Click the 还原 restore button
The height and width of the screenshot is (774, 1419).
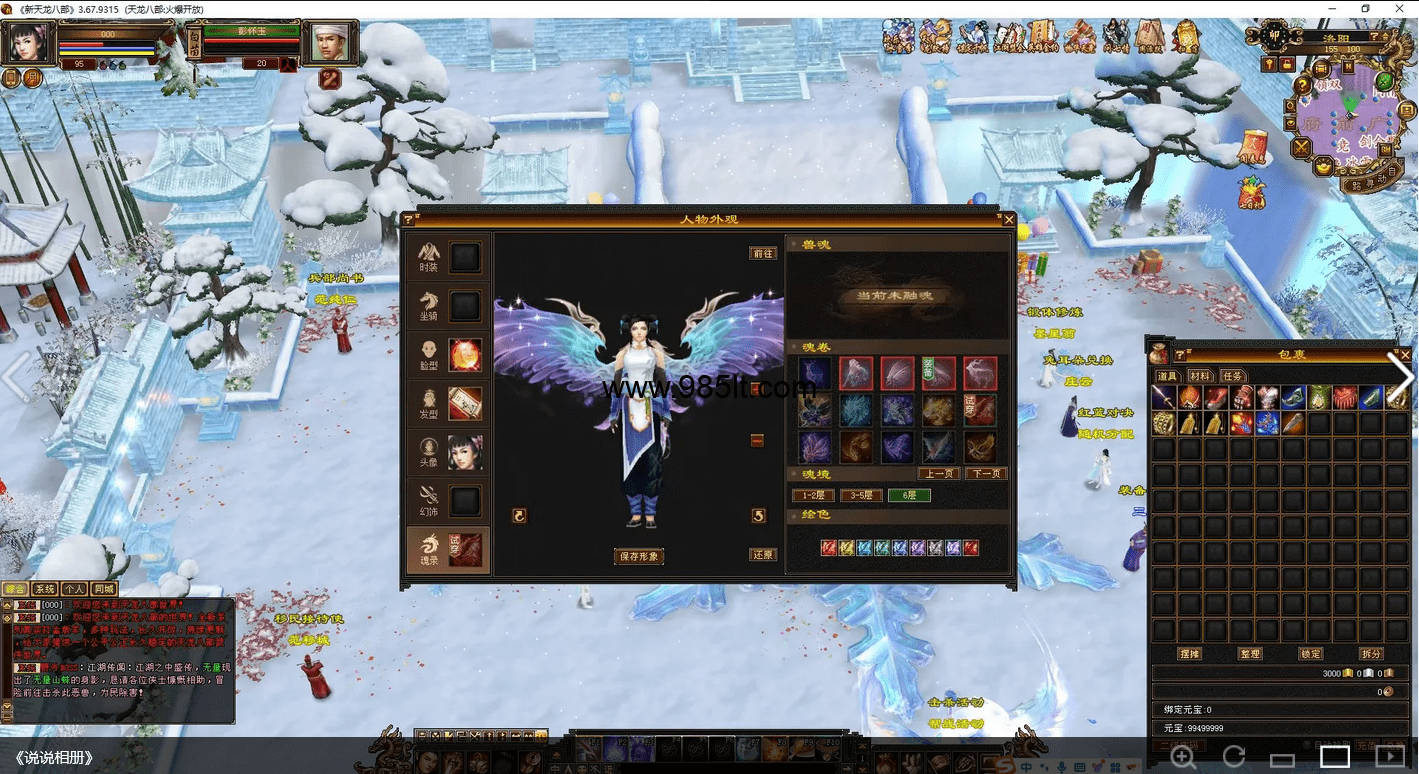pos(763,555)
